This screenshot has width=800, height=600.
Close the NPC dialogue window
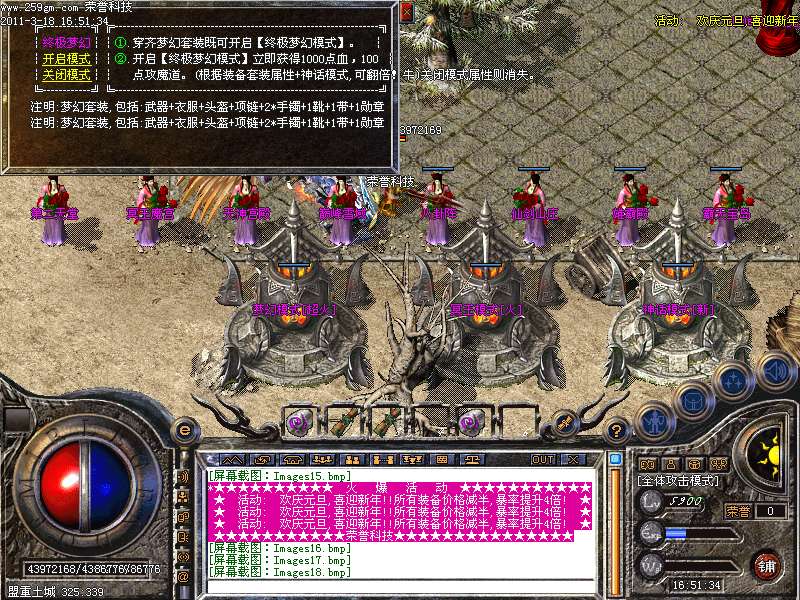406,12
